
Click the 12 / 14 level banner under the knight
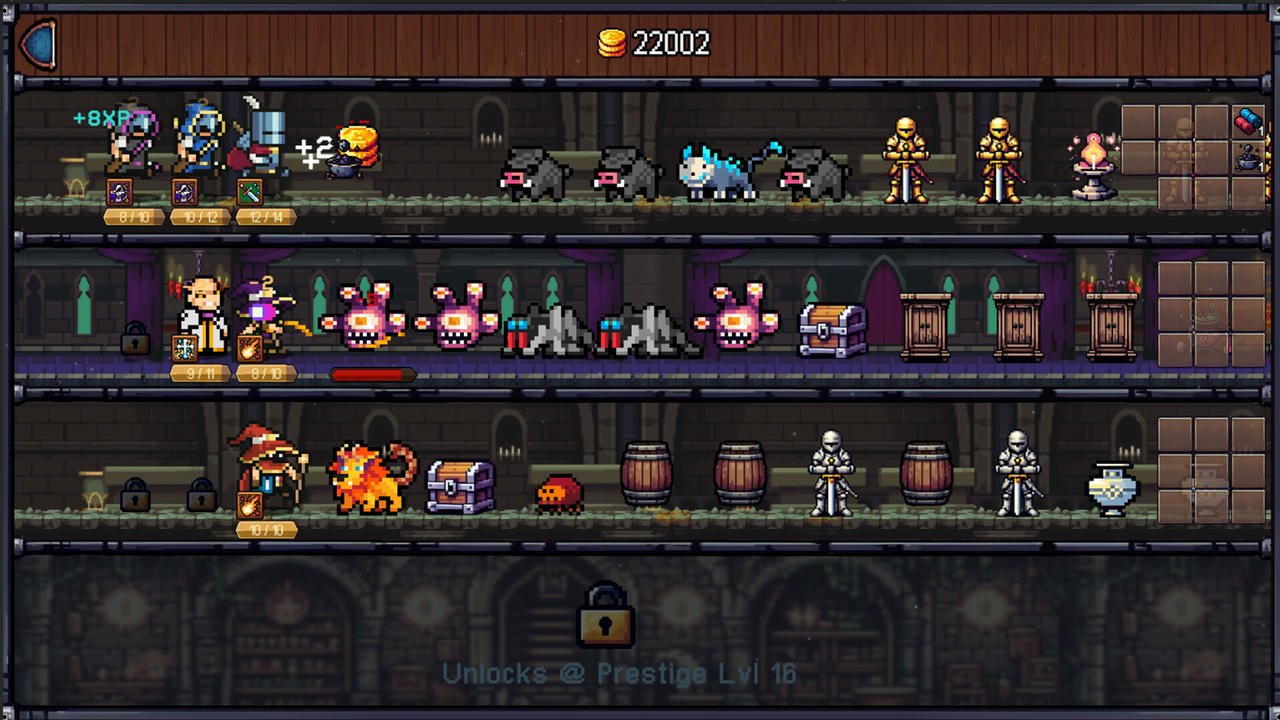click(265, 216)
